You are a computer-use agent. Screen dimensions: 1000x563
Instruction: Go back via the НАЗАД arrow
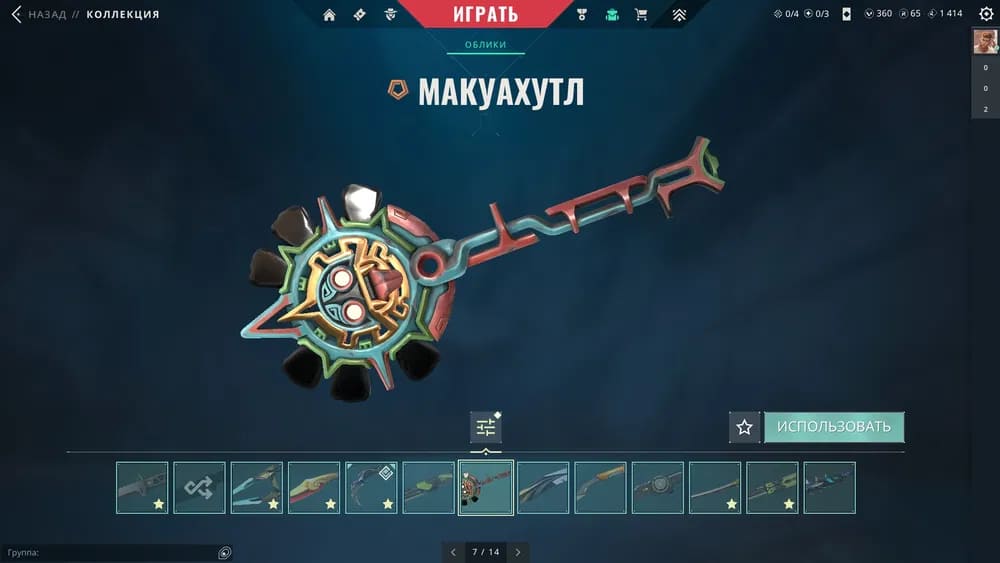click(x=17, y=14)
